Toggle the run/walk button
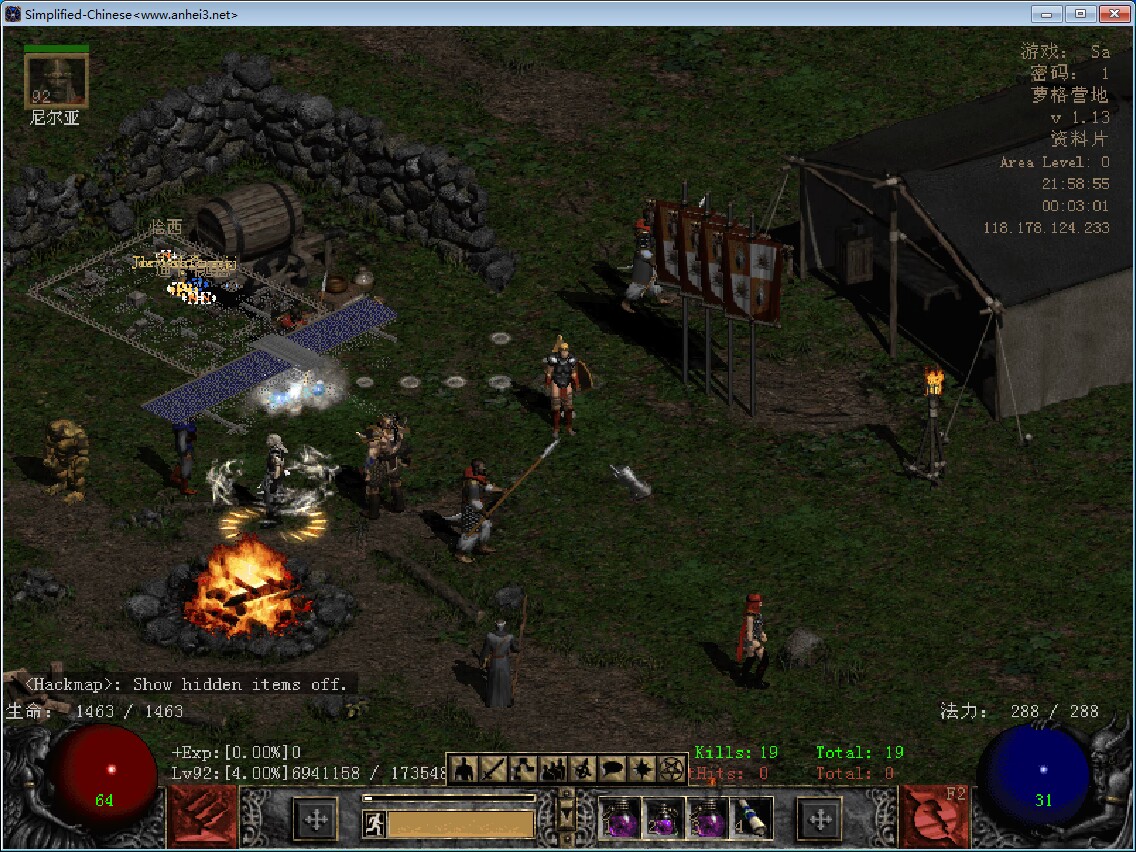Image resolution: width=1136 pixels, height=852 pixels. 374,823
